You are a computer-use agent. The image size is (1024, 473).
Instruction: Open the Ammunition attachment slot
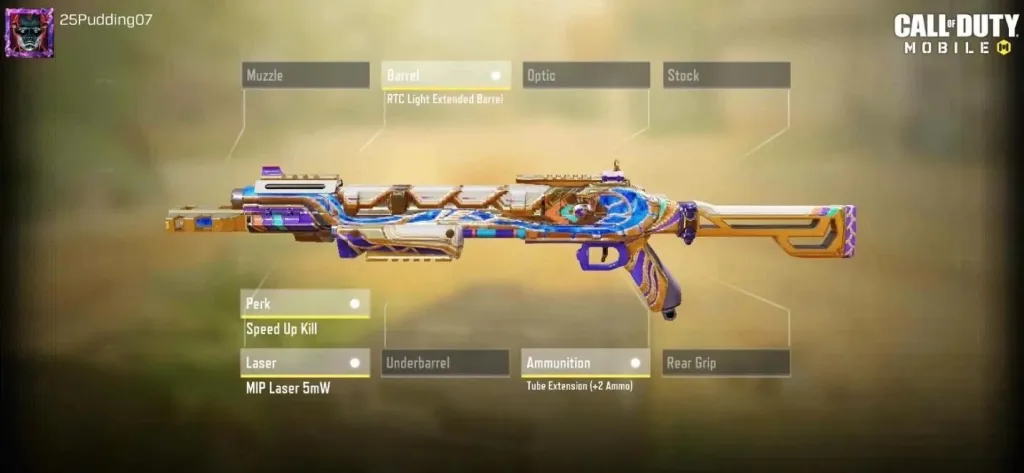586,363
